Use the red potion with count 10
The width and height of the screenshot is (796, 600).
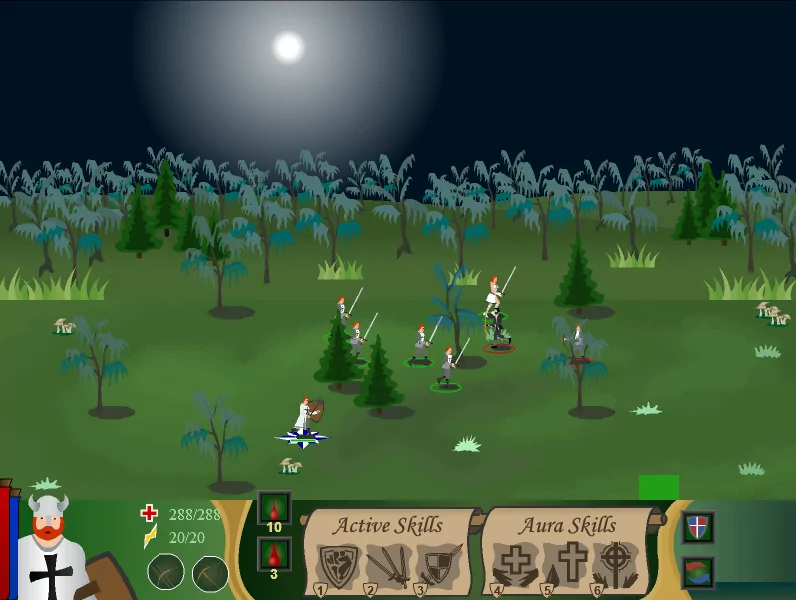pos(274,509)
